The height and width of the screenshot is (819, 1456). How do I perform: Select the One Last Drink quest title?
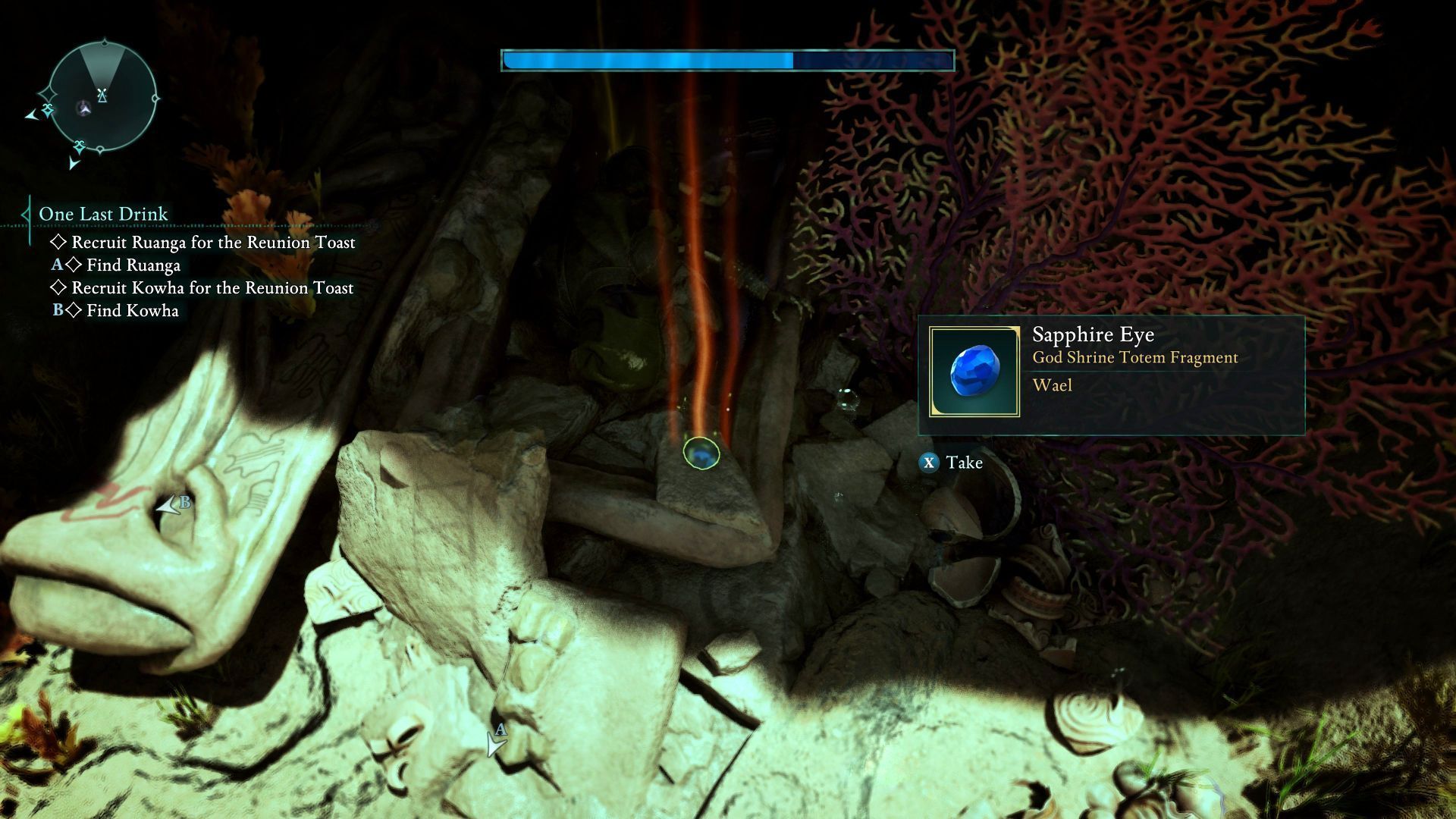coord(103,215)
